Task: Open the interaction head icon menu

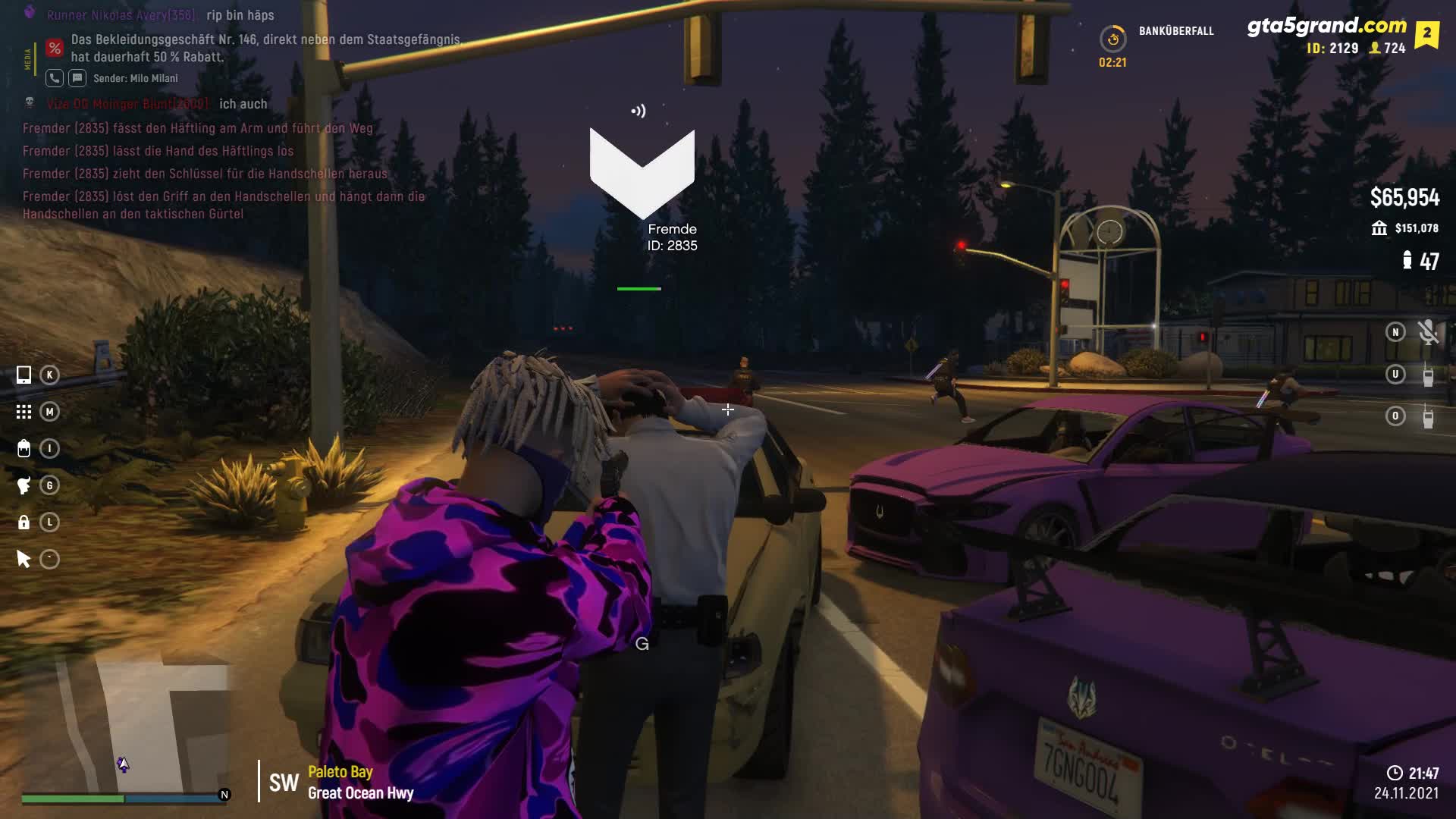Action: 24,485
